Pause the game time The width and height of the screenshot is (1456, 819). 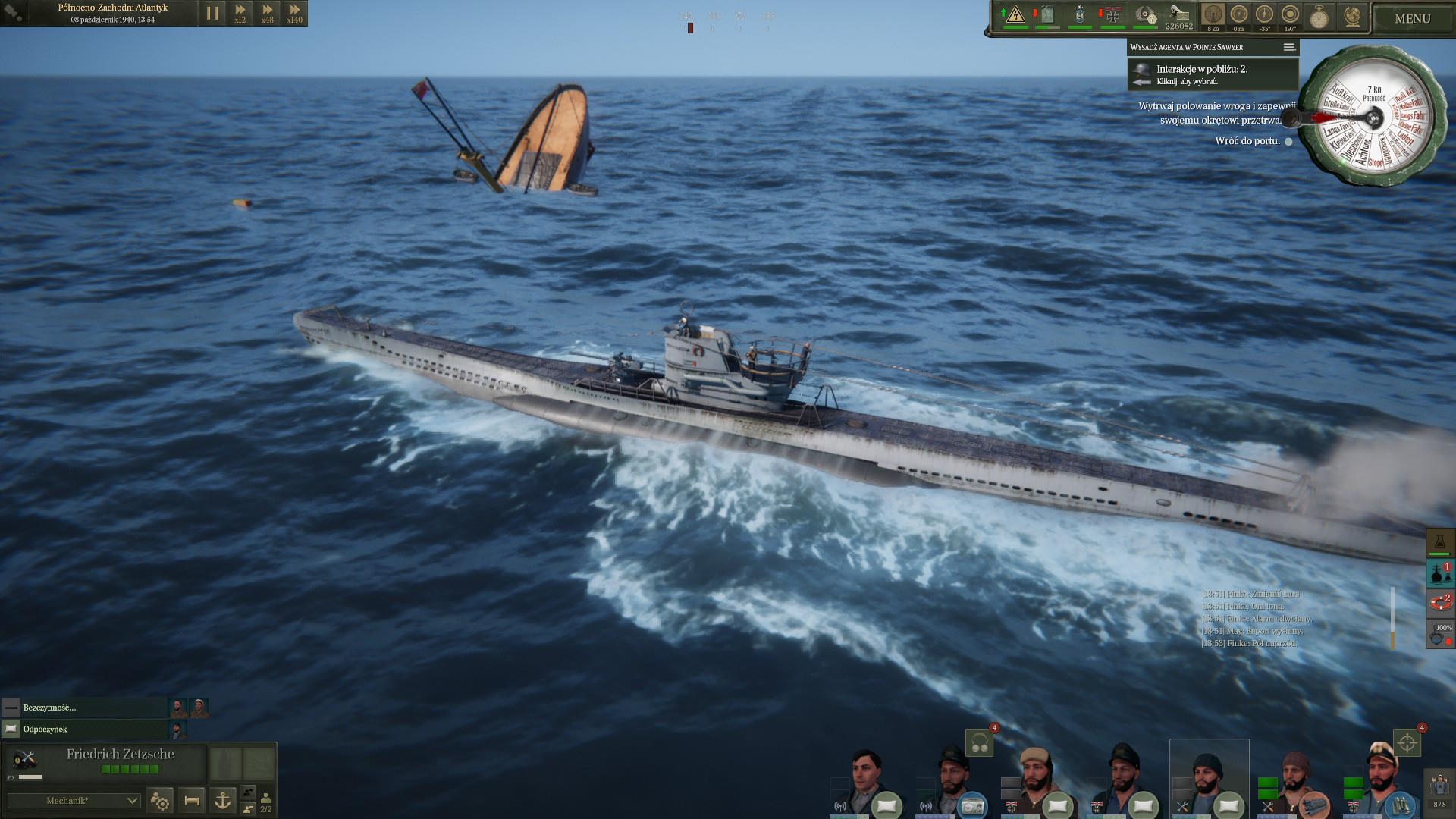[212, 14]
